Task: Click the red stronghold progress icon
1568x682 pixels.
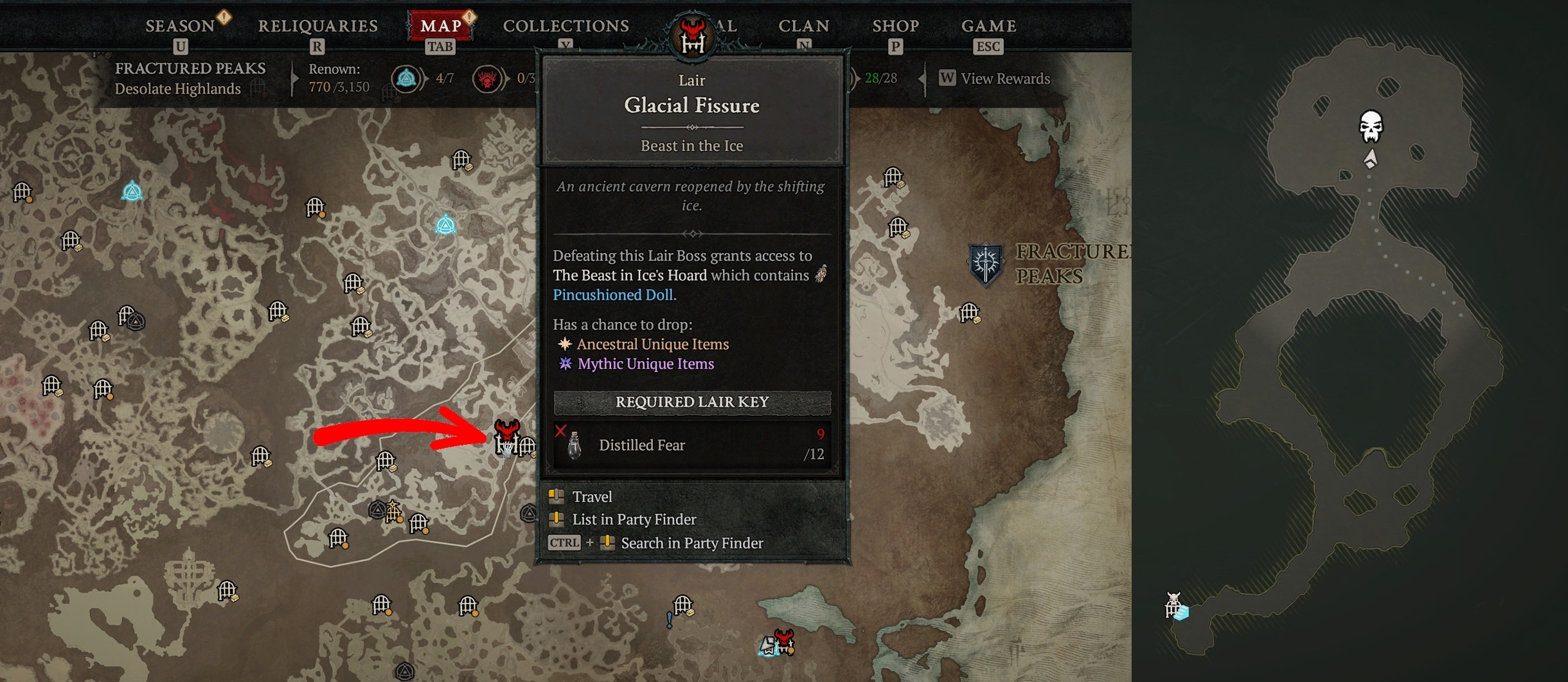Action: click(x=487, y=79)
